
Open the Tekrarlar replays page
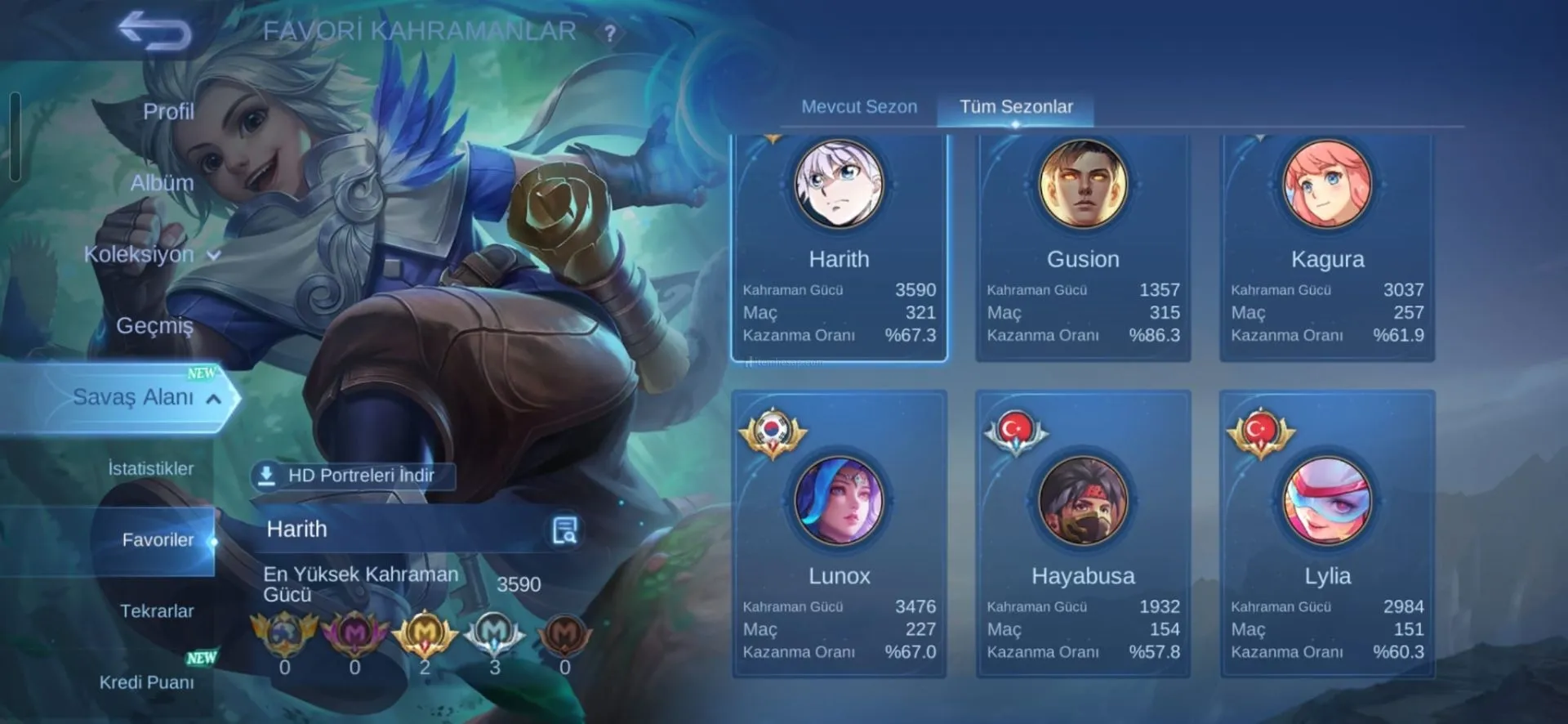coord(157,610)
